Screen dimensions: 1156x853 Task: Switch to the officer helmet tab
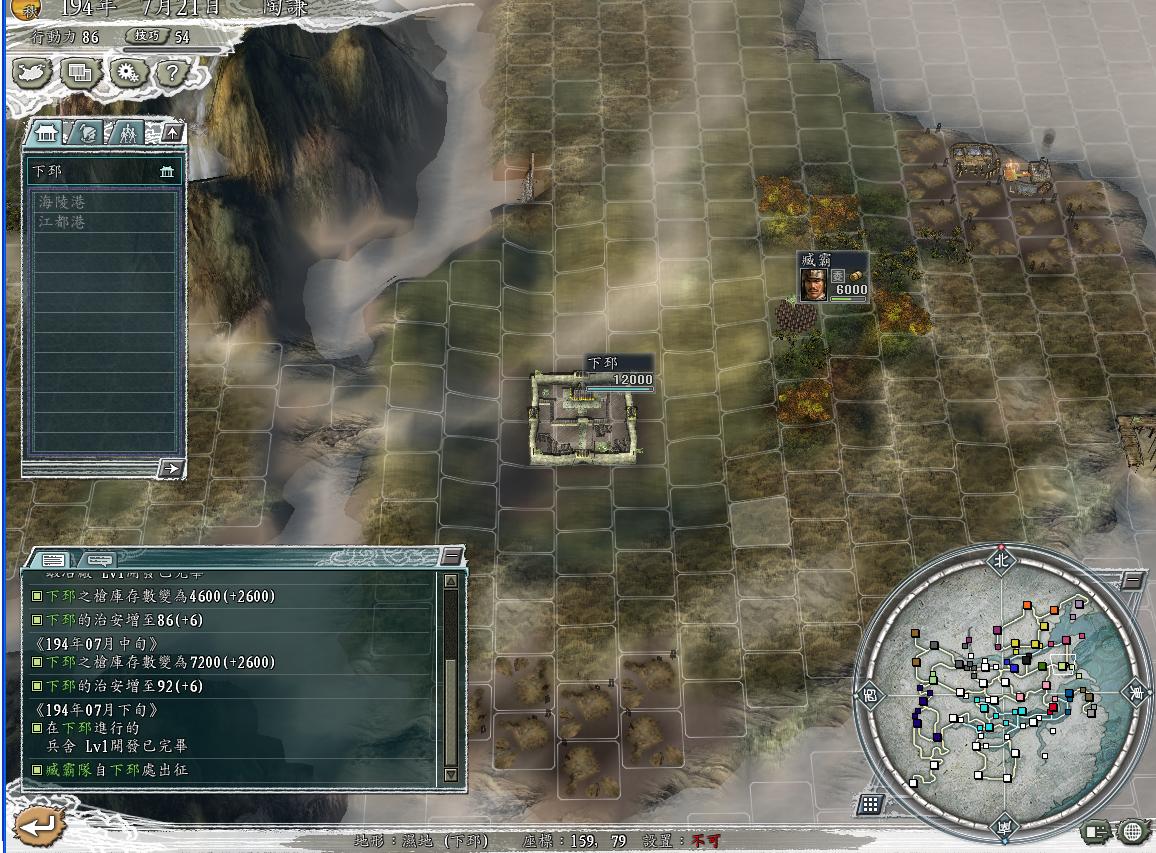[x=88, y=132]
